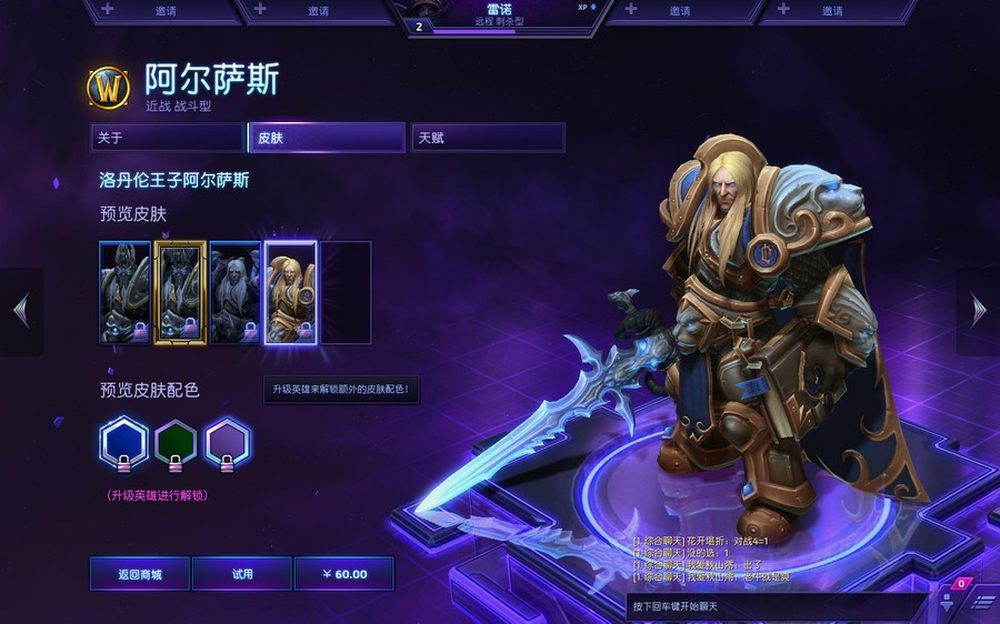Select the purple skin color hexagon
Screen dimensions: 1000x624
[x=228, y=442]
